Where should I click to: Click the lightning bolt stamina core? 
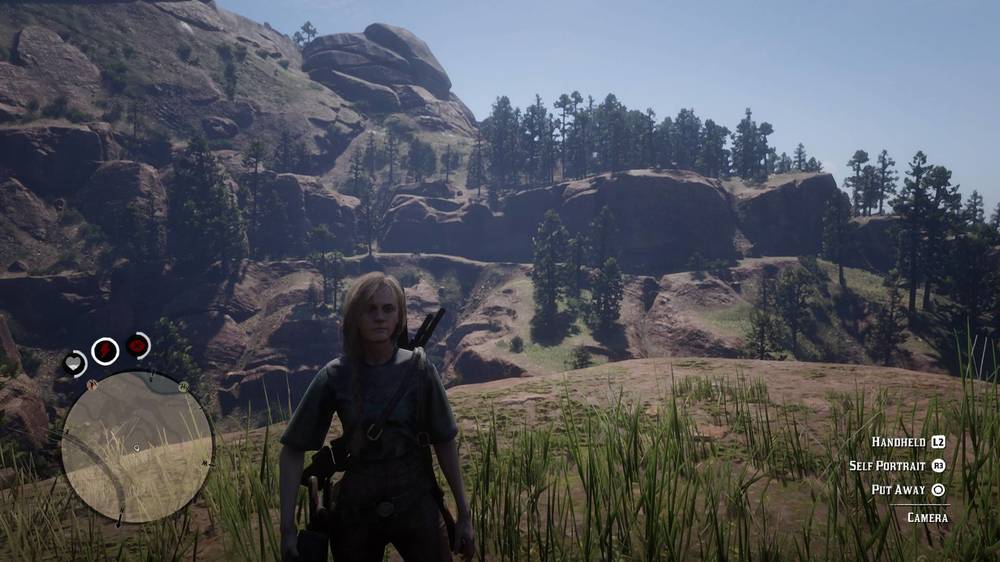(x=105, y=351)
